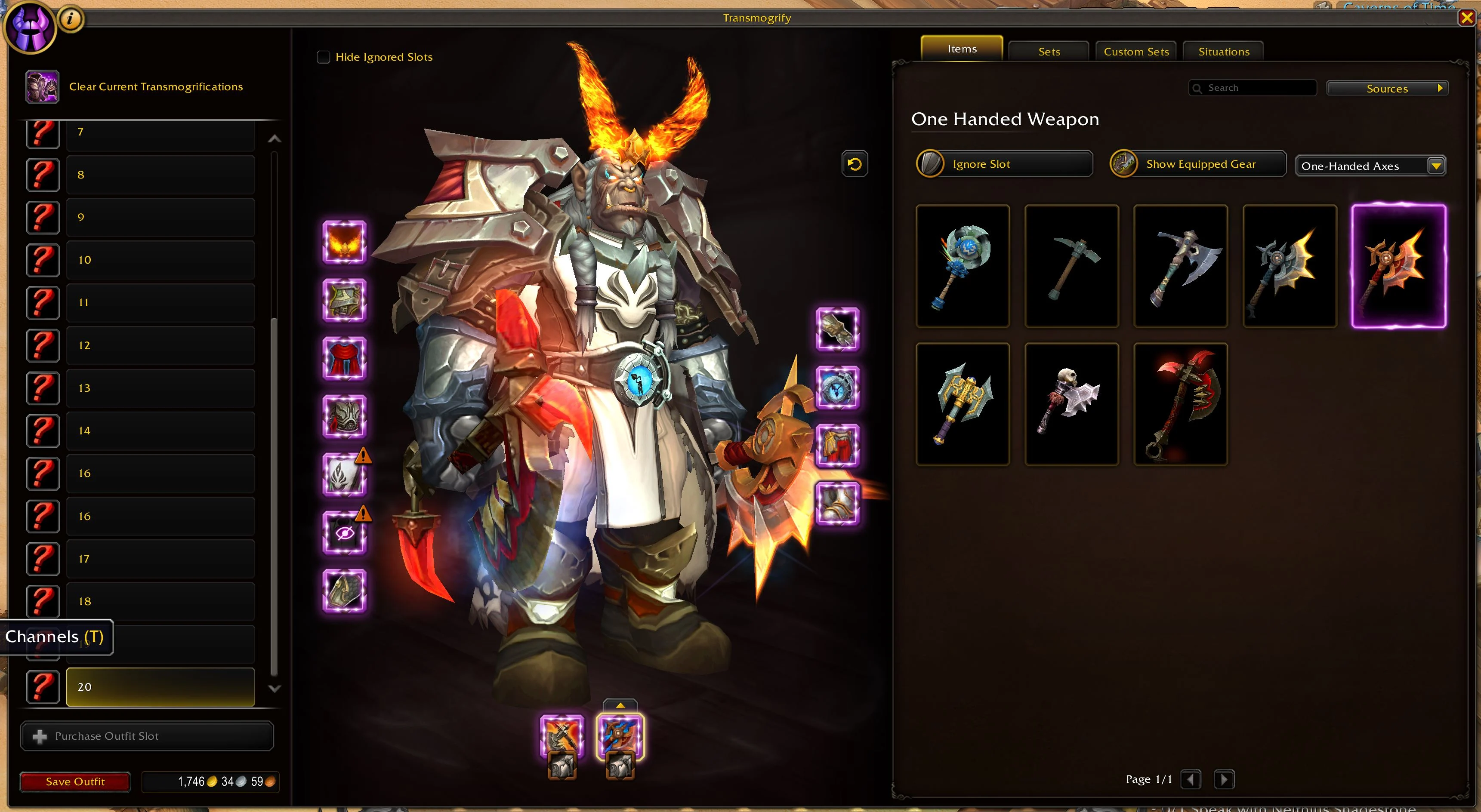Open the Custom Sets tab
This screenshot has width=1481, height=812.
tap(1136, 52)
